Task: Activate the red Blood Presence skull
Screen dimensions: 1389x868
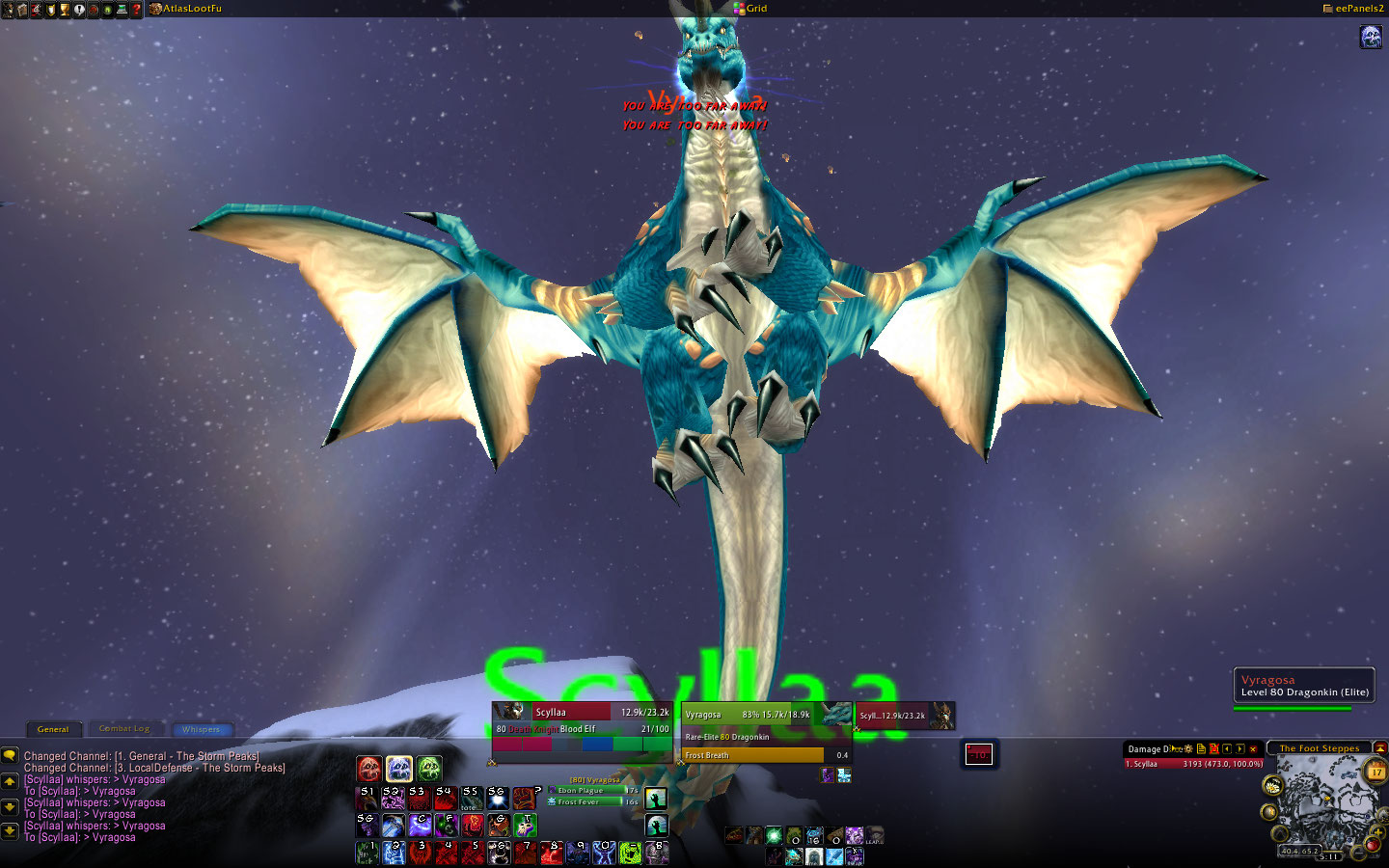Action: pos(369,769)
